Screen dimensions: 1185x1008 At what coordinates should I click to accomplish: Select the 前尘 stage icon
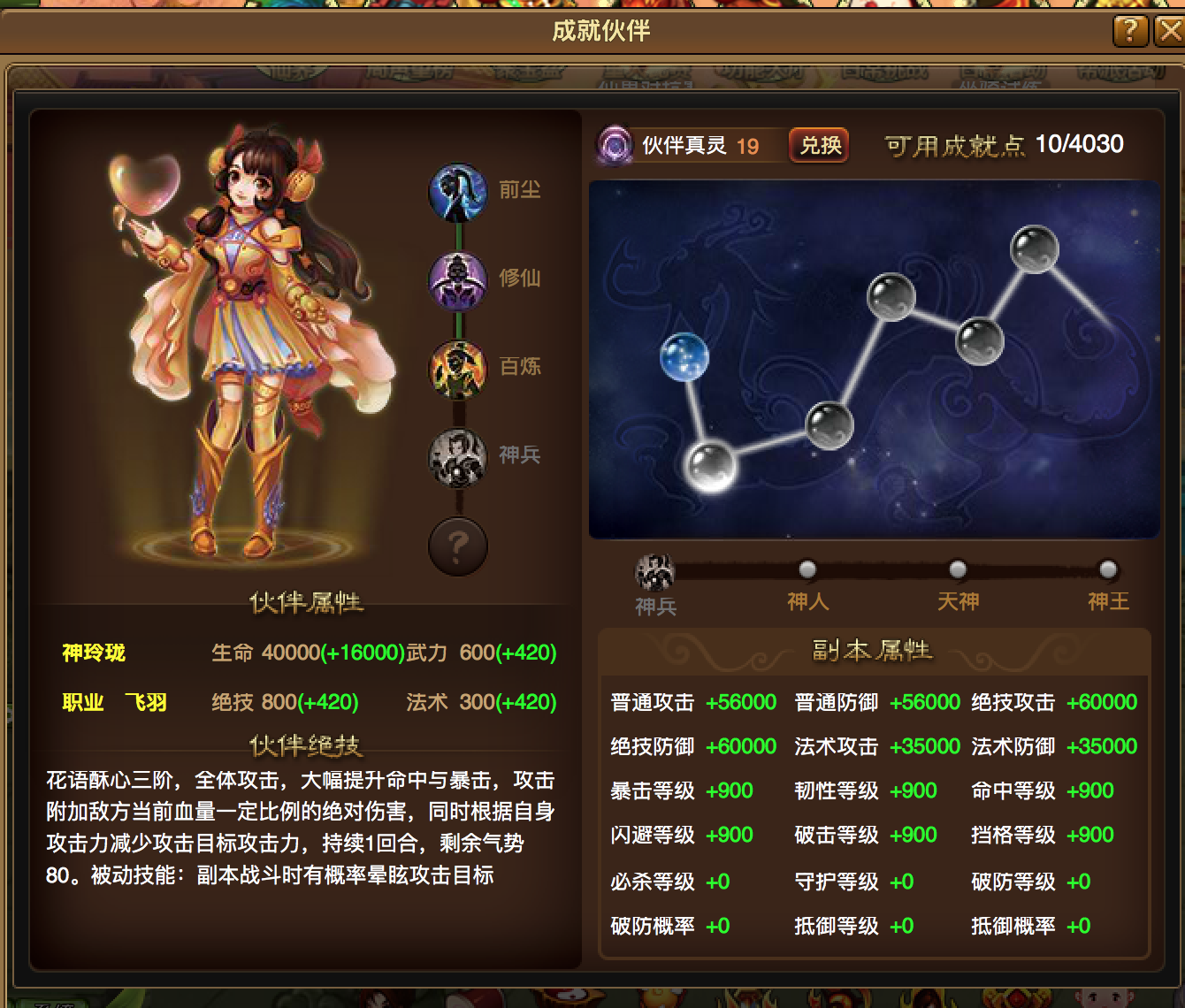click(x=457, y=193)
